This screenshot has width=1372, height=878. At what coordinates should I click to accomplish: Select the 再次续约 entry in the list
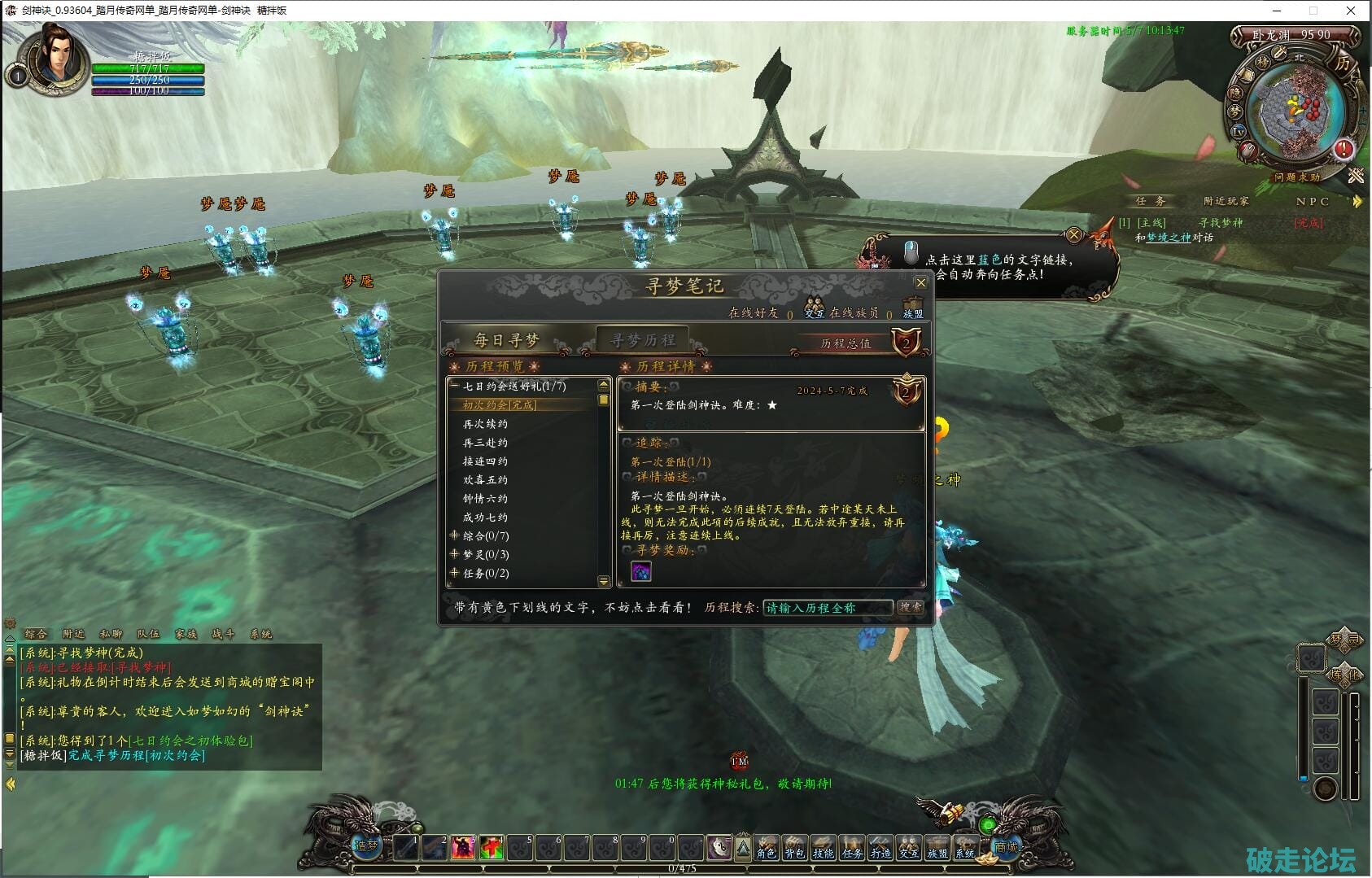485,424
